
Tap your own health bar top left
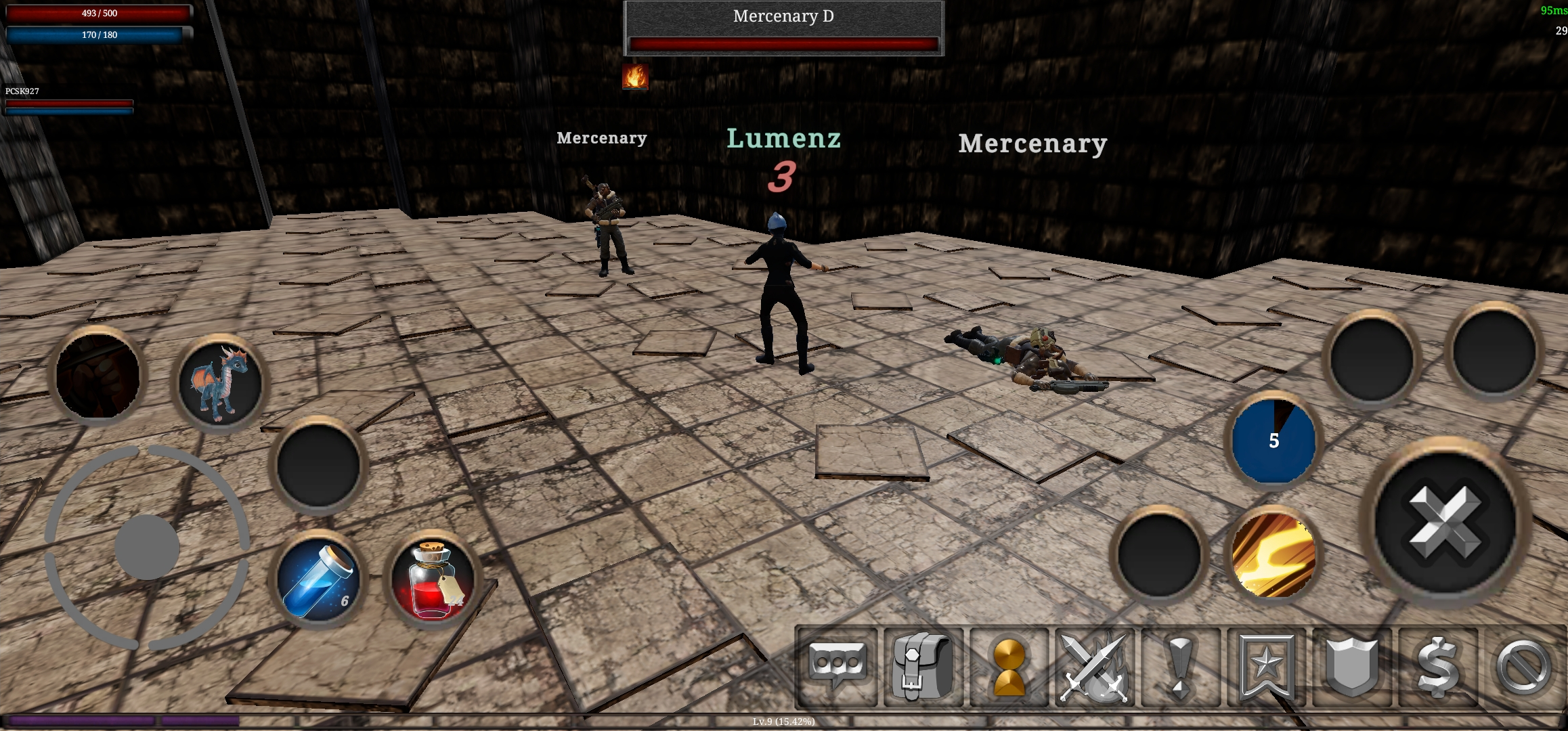coord(97,12)
